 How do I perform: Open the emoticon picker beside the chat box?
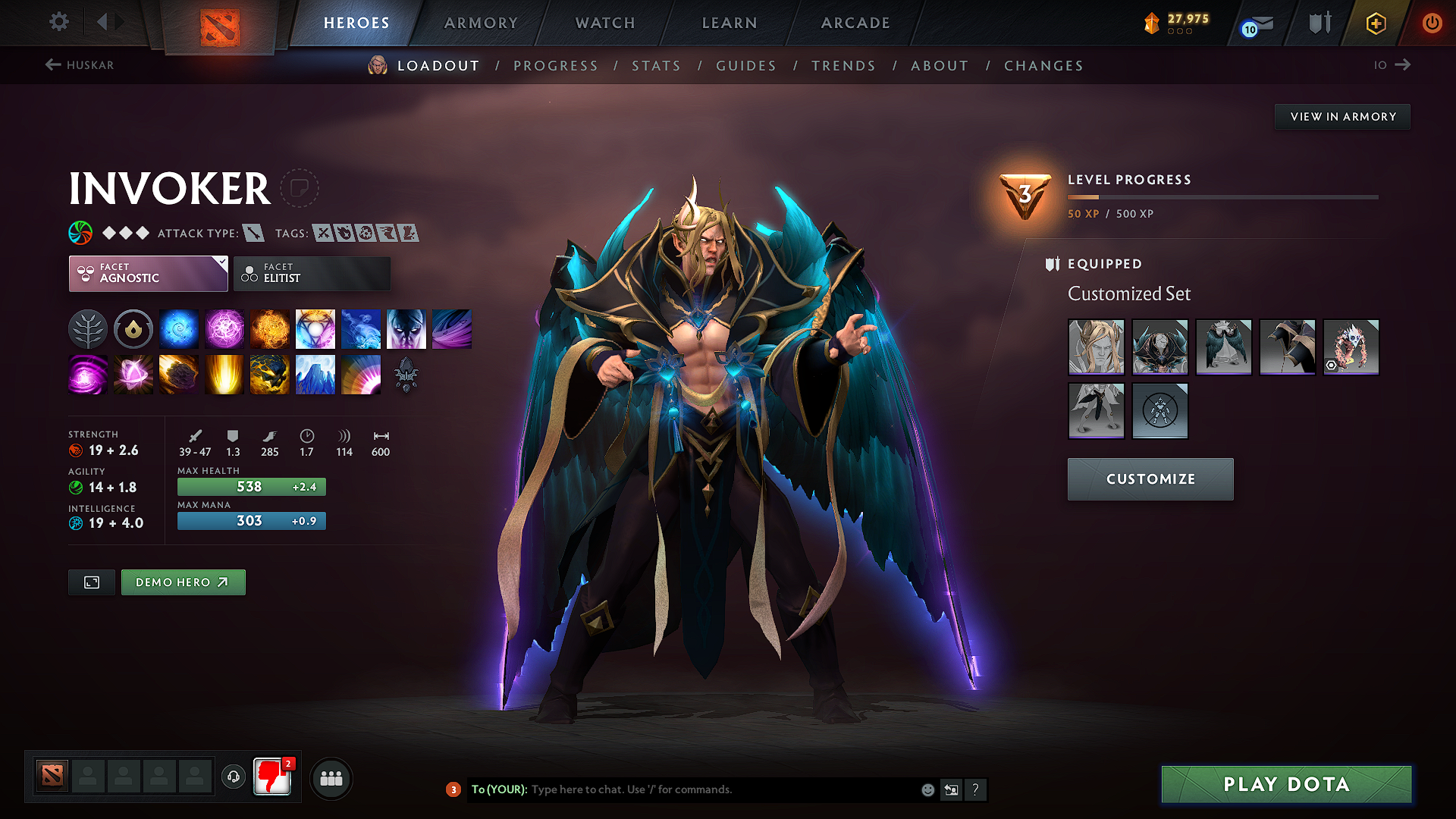[927, 789]
